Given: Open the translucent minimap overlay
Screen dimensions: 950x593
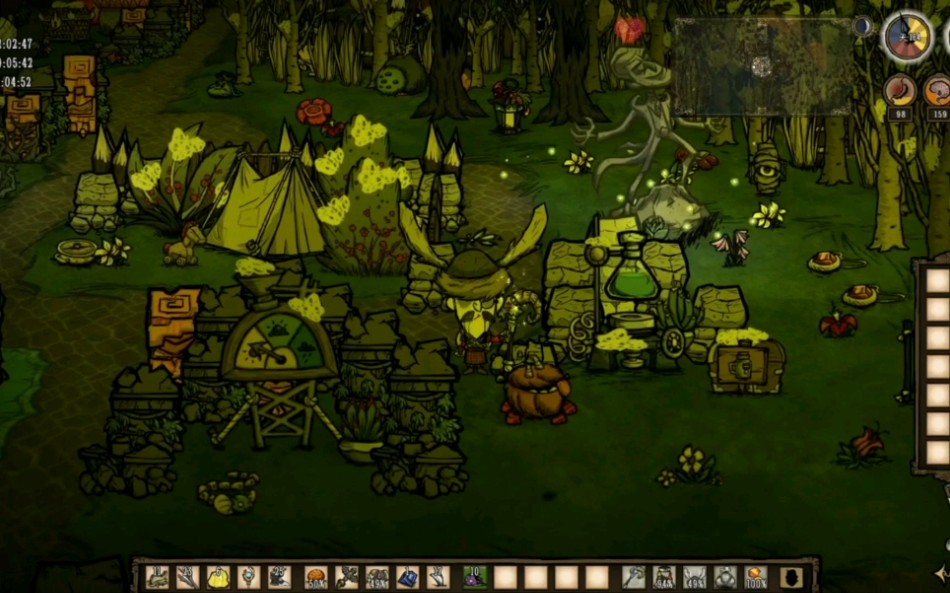Looking at the screenshot, I should coord(762,66).
